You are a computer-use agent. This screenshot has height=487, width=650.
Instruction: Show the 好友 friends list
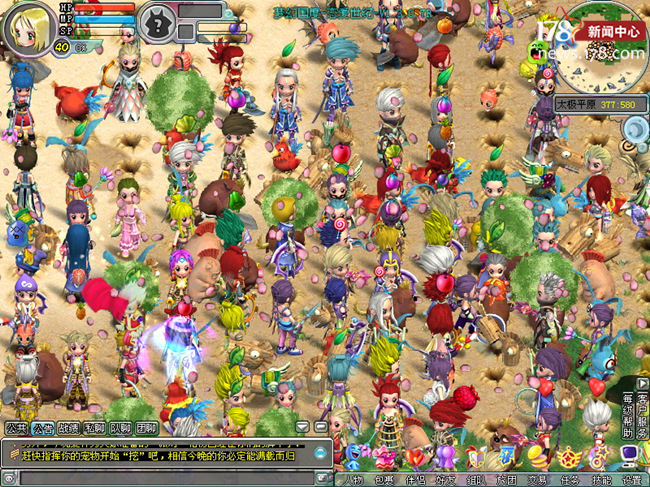click(446, 478)
